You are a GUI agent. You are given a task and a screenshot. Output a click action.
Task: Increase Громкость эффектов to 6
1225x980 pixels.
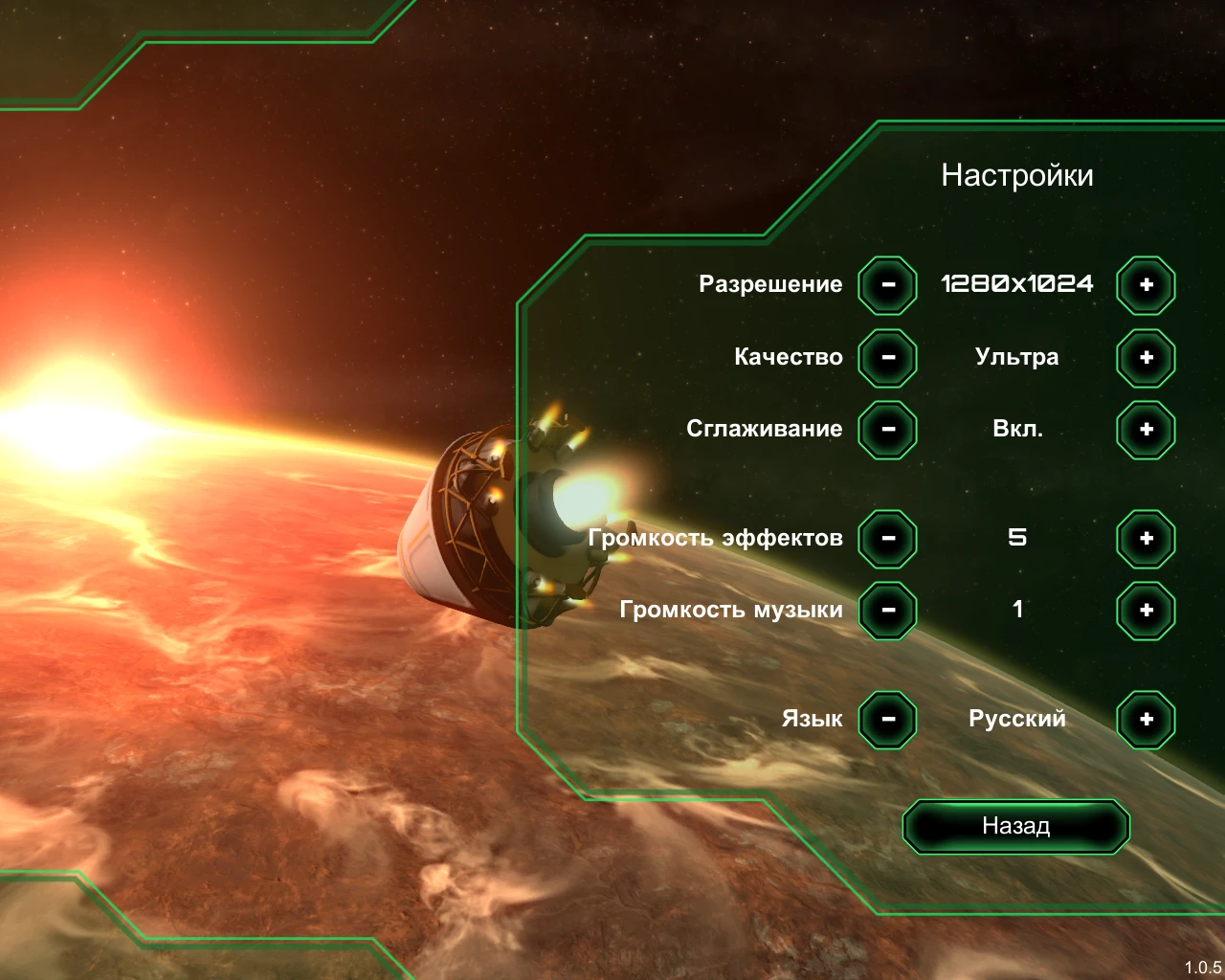[x=1145, y=539]
